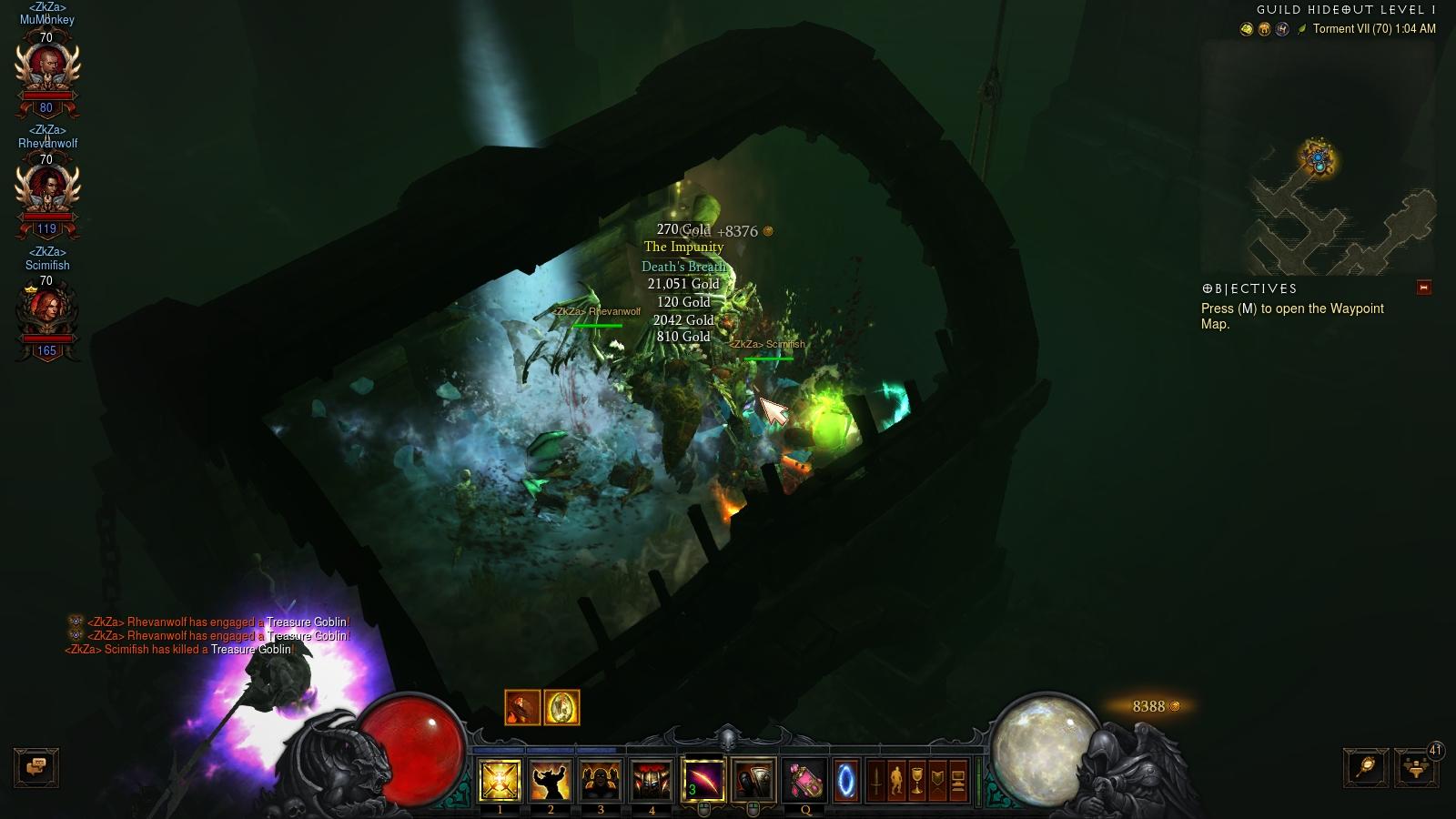This screenshot has height=819, width=1456.
Task: Select Scimifish's party portrait
Action: (46, 310)
